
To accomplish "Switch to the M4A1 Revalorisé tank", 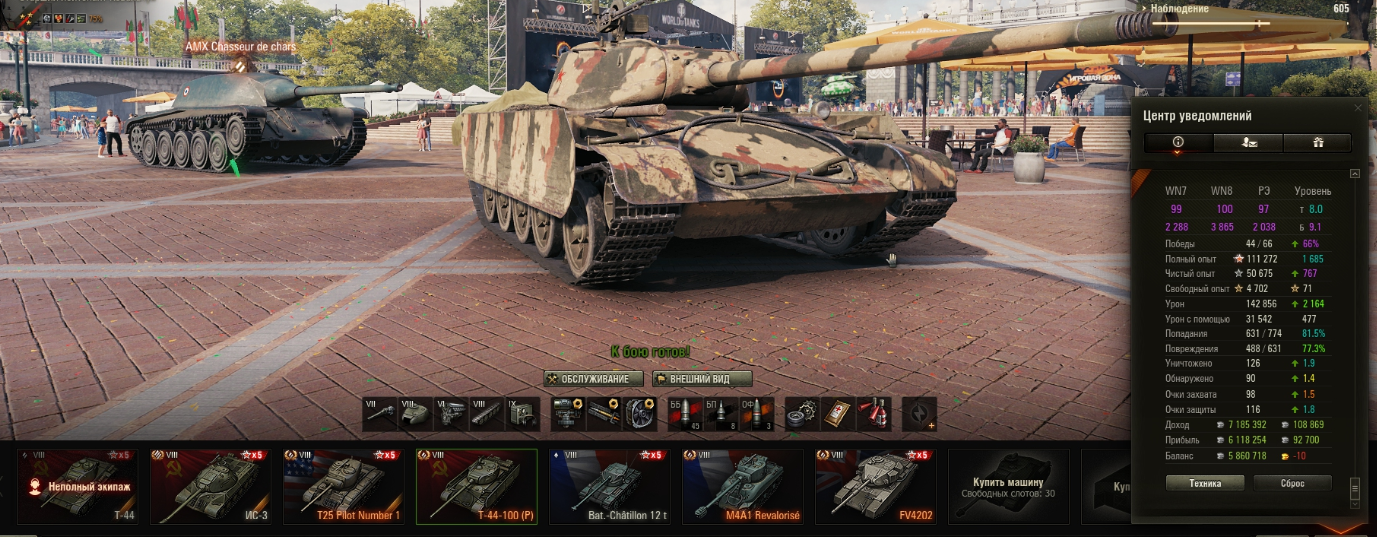I will click(x=742, y=487).
